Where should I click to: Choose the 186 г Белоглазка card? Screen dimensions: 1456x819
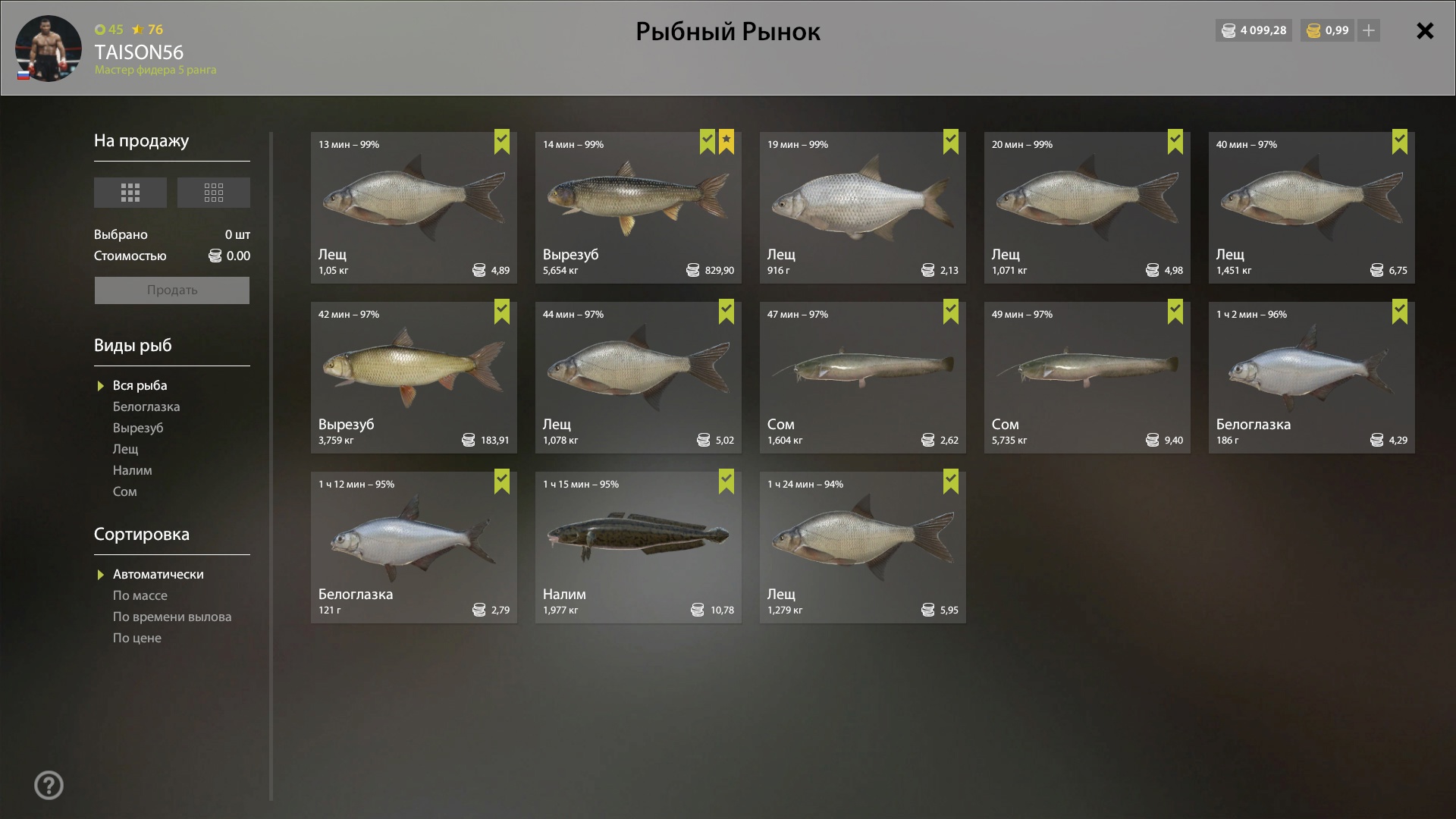[x=1311, y=378]
